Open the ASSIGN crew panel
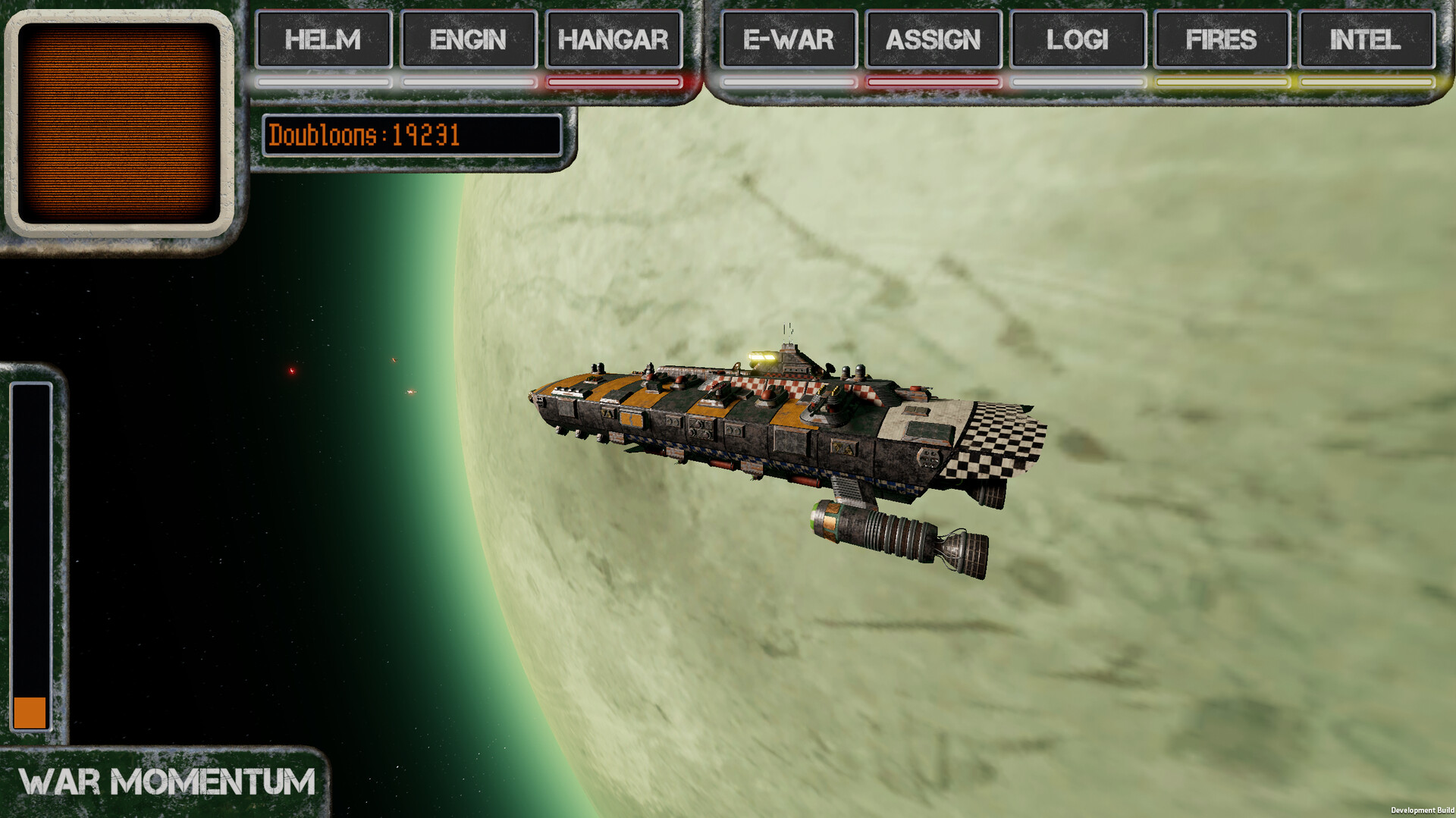The width and height of the screenshot is (1456, 818). 933,40
